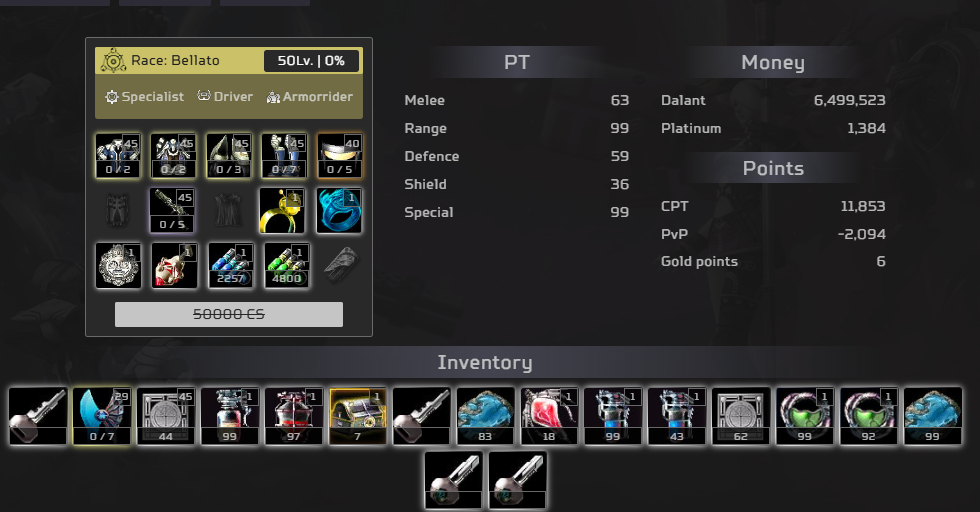Screen dimensions: 980x512
Task: Select the red and white amulet slot
Action: tap(174, 265)
